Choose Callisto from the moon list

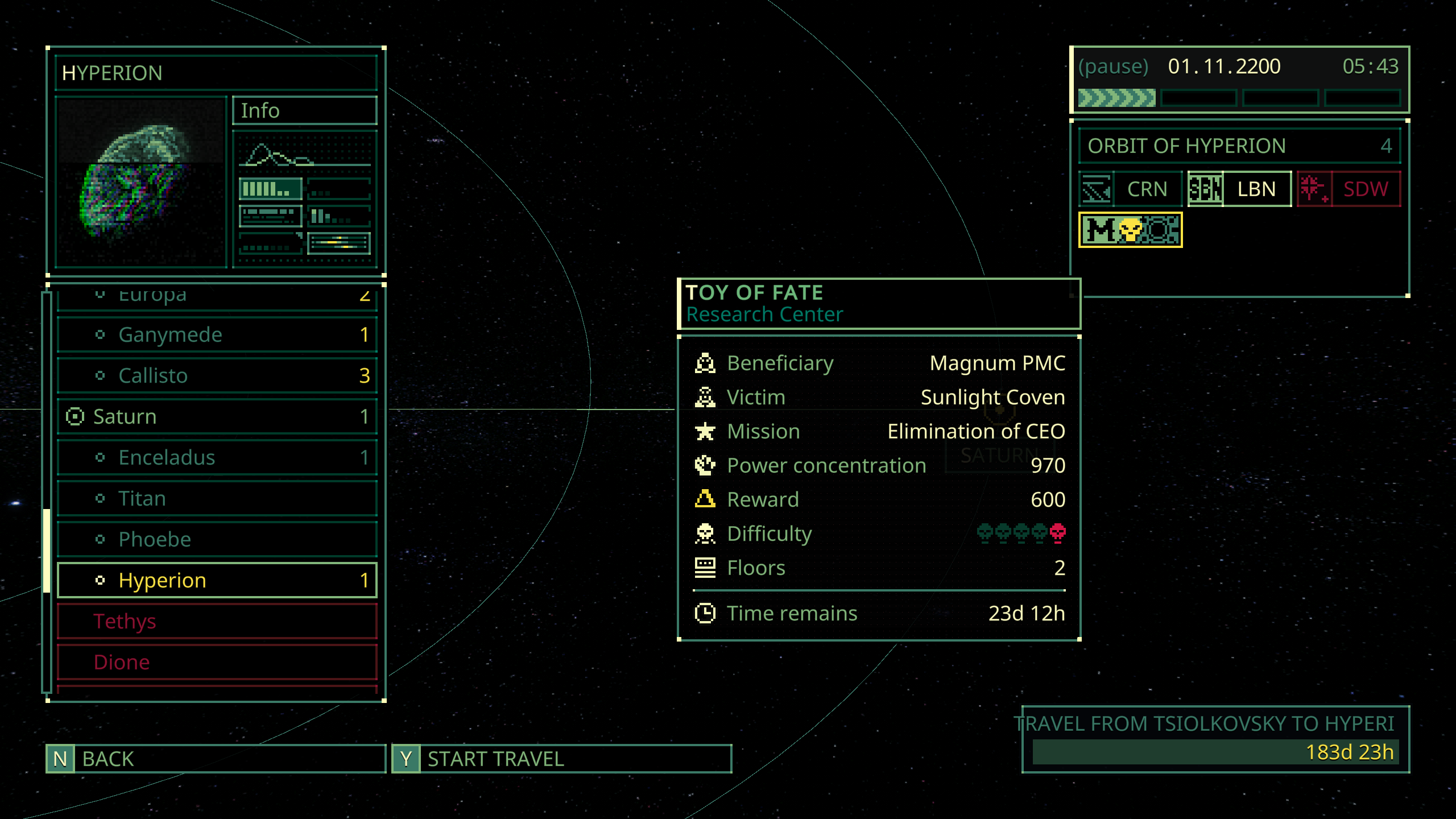click(216, 375)
